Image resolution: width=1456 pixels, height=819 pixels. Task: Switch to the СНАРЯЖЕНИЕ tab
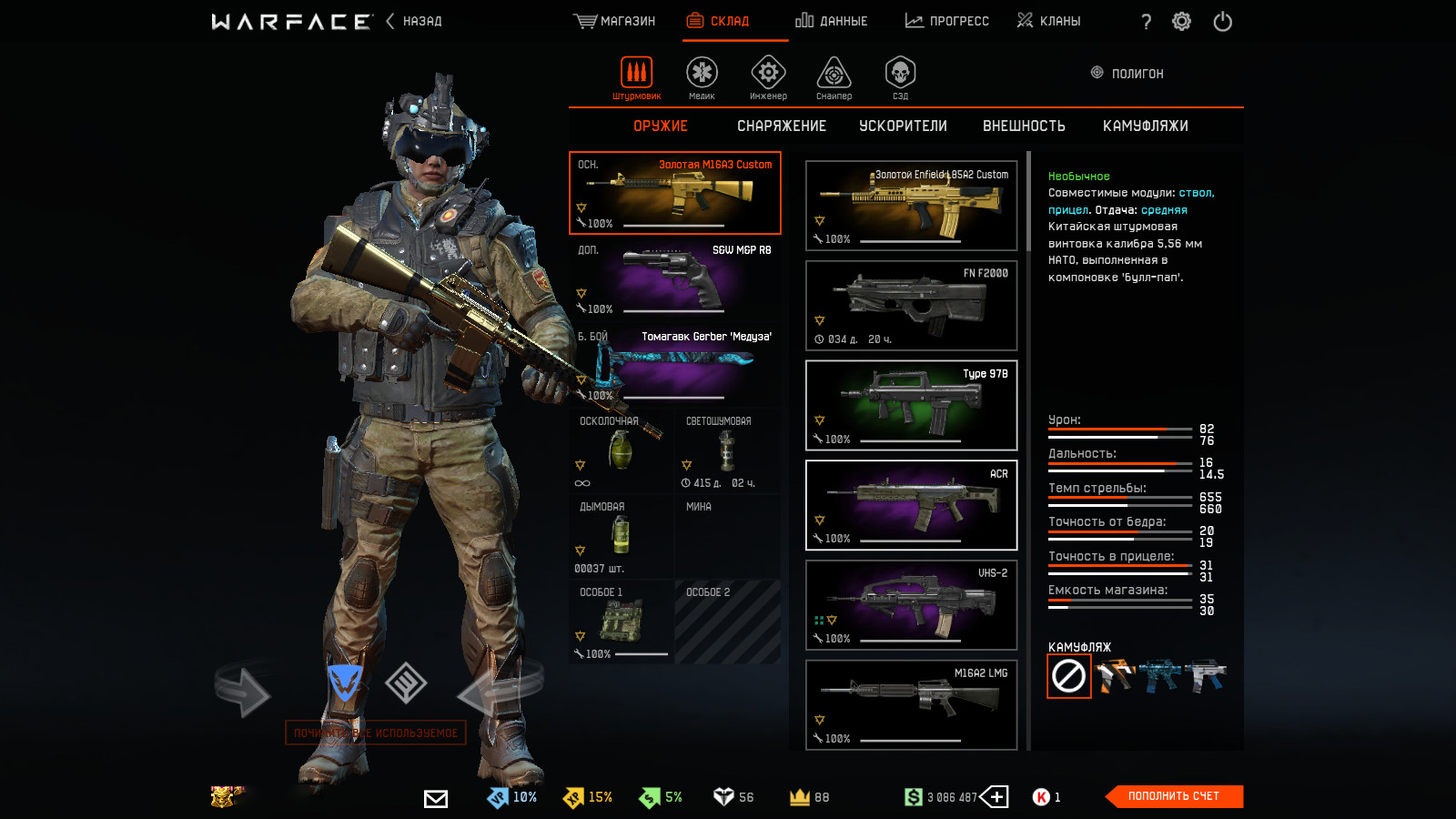pos(781,126)
